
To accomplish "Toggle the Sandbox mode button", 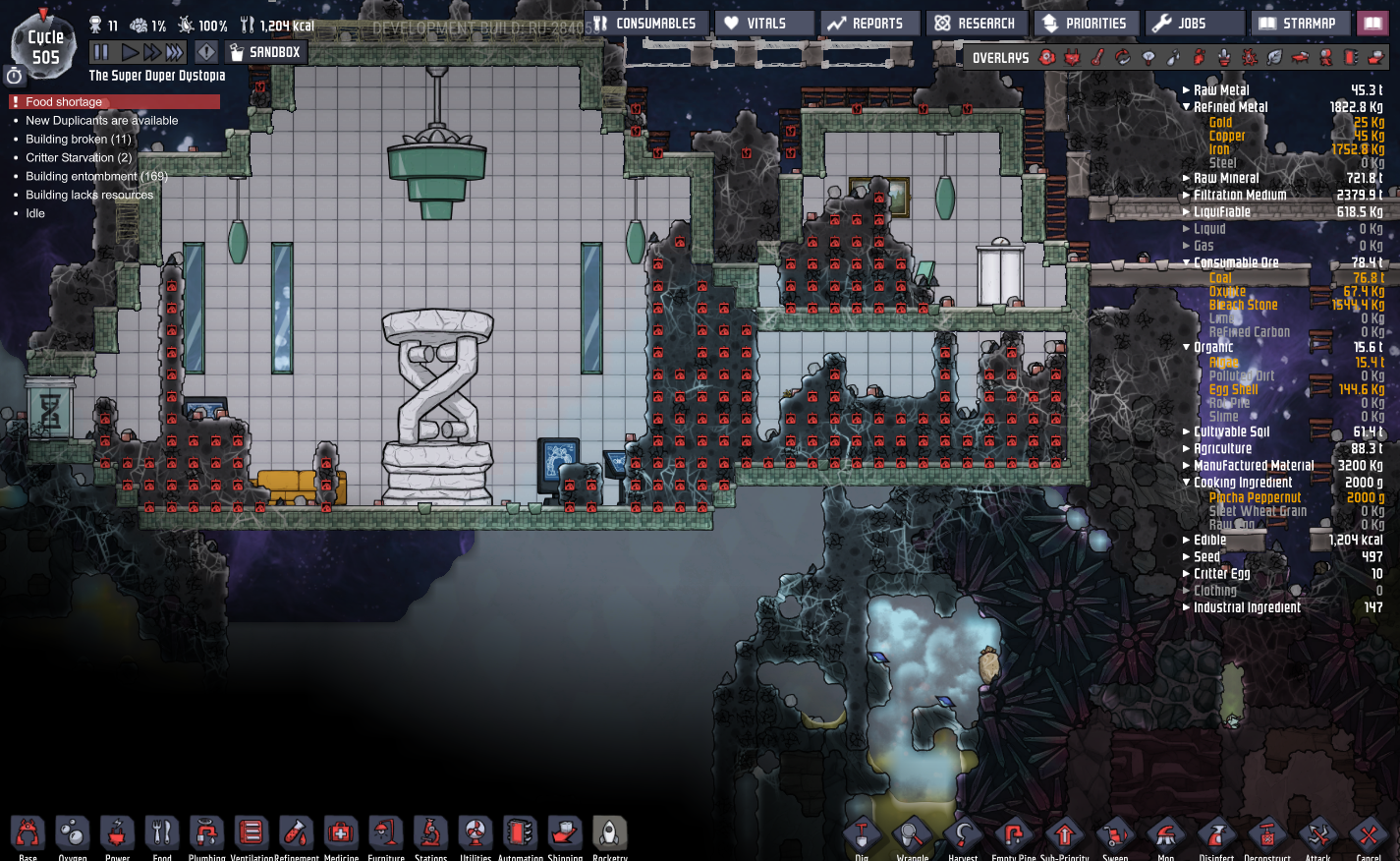I will 265,52.
